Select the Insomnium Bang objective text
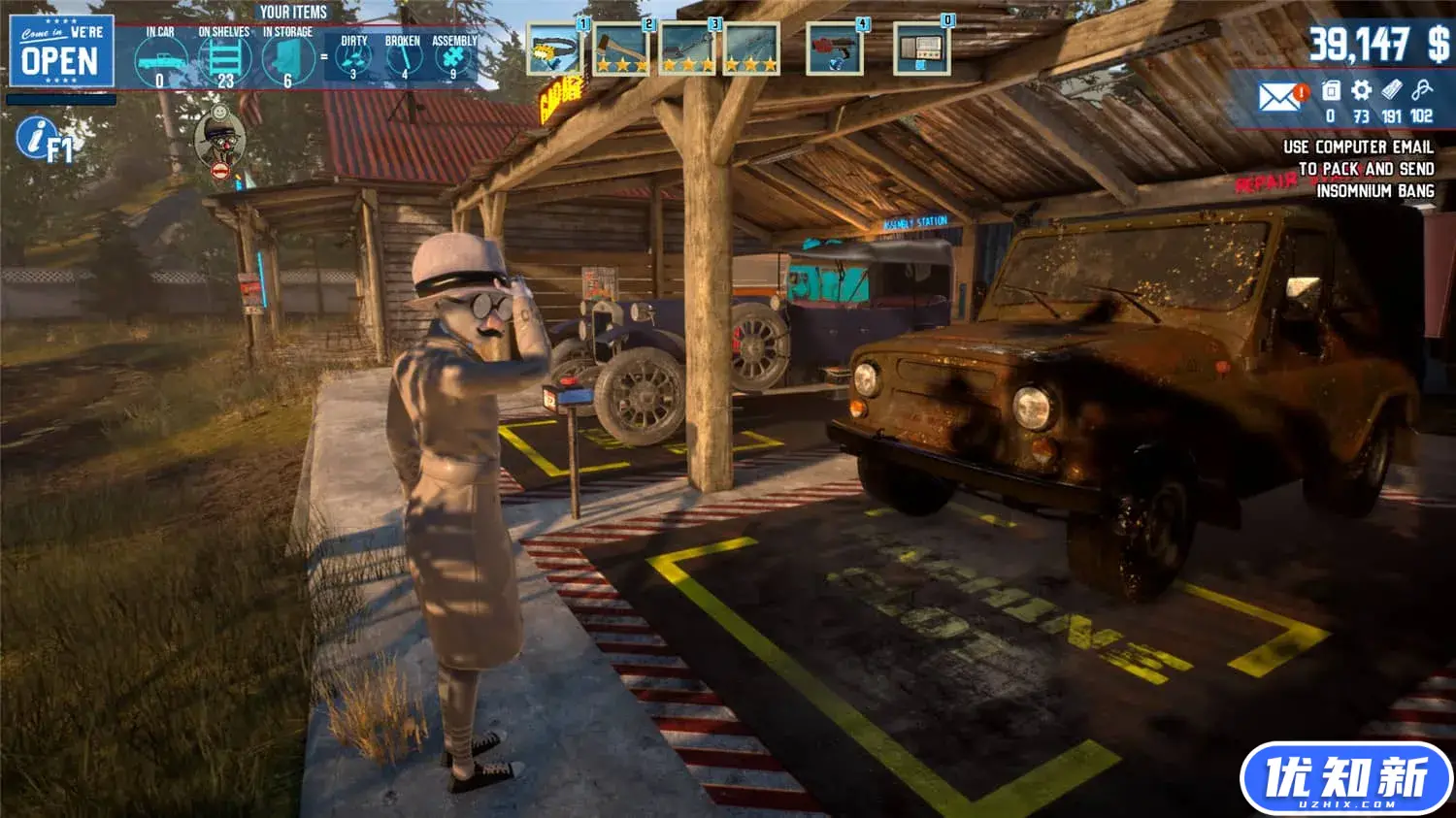This screenshot has height=818, width=1456. [1374, 191]
